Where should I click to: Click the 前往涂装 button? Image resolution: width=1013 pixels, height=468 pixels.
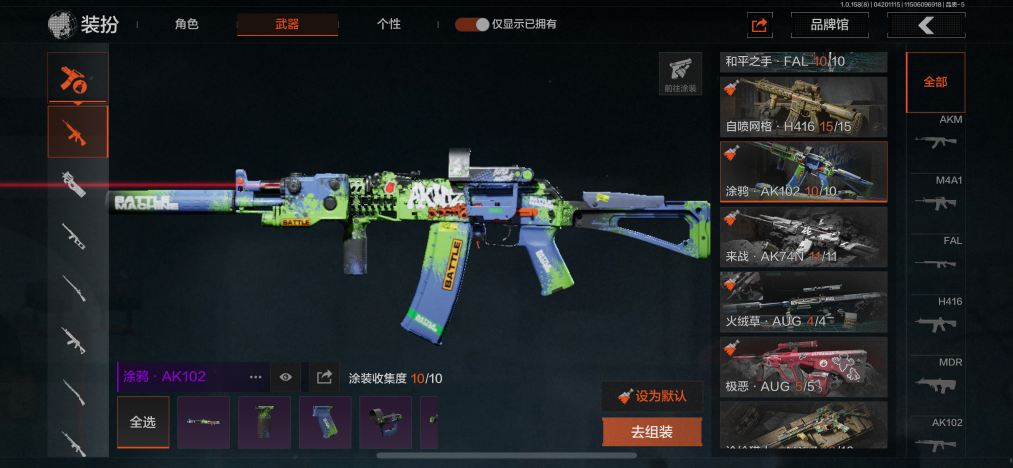click(x=680, y=74)
